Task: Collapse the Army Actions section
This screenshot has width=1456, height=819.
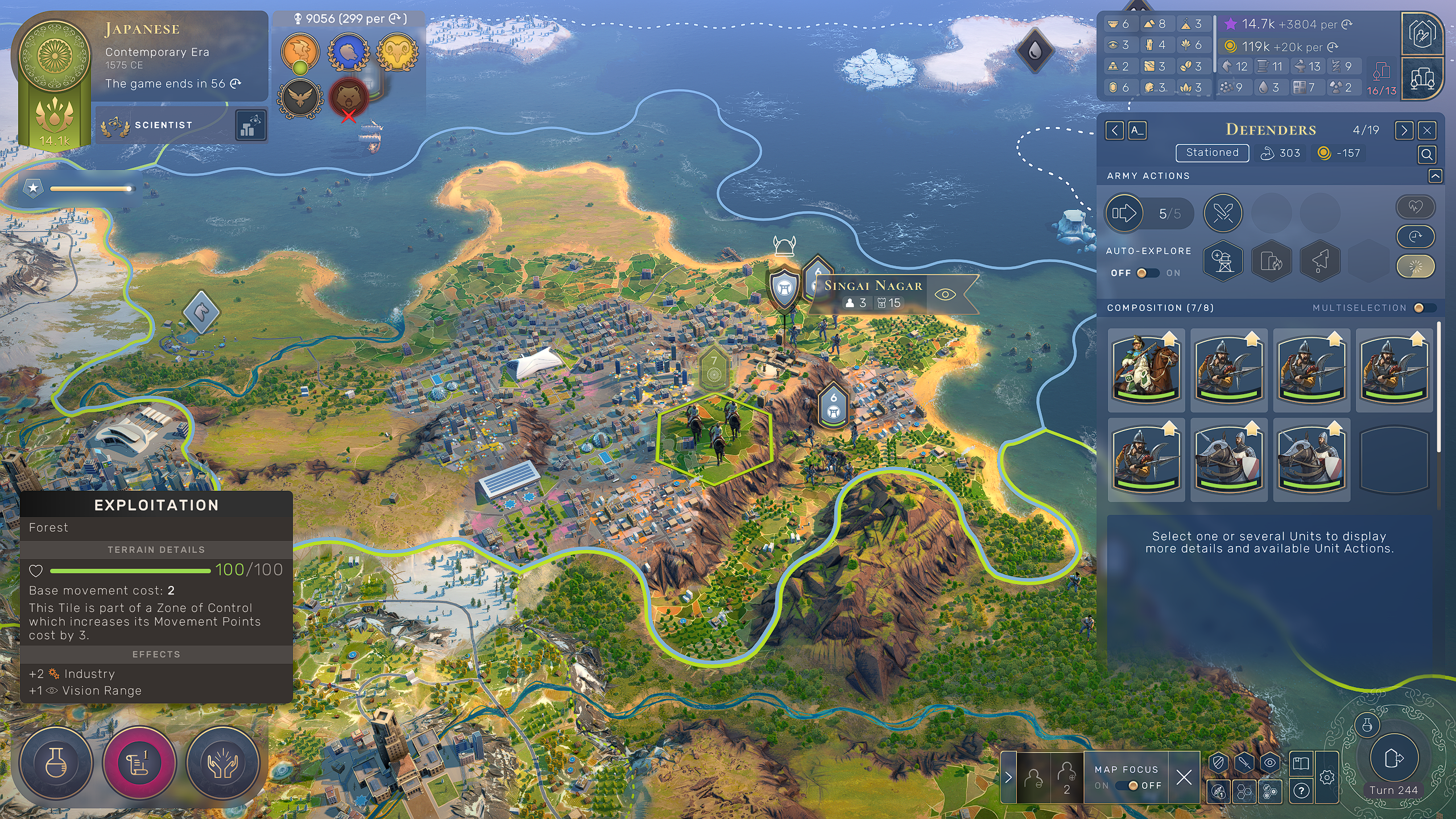Action: (1435, 176)
